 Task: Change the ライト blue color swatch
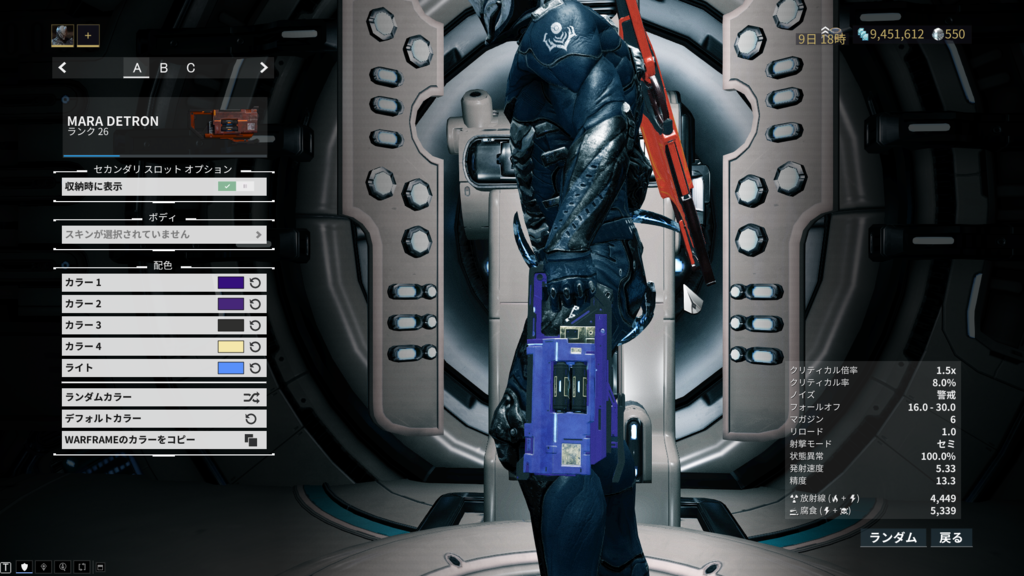[x=231, y=368]
